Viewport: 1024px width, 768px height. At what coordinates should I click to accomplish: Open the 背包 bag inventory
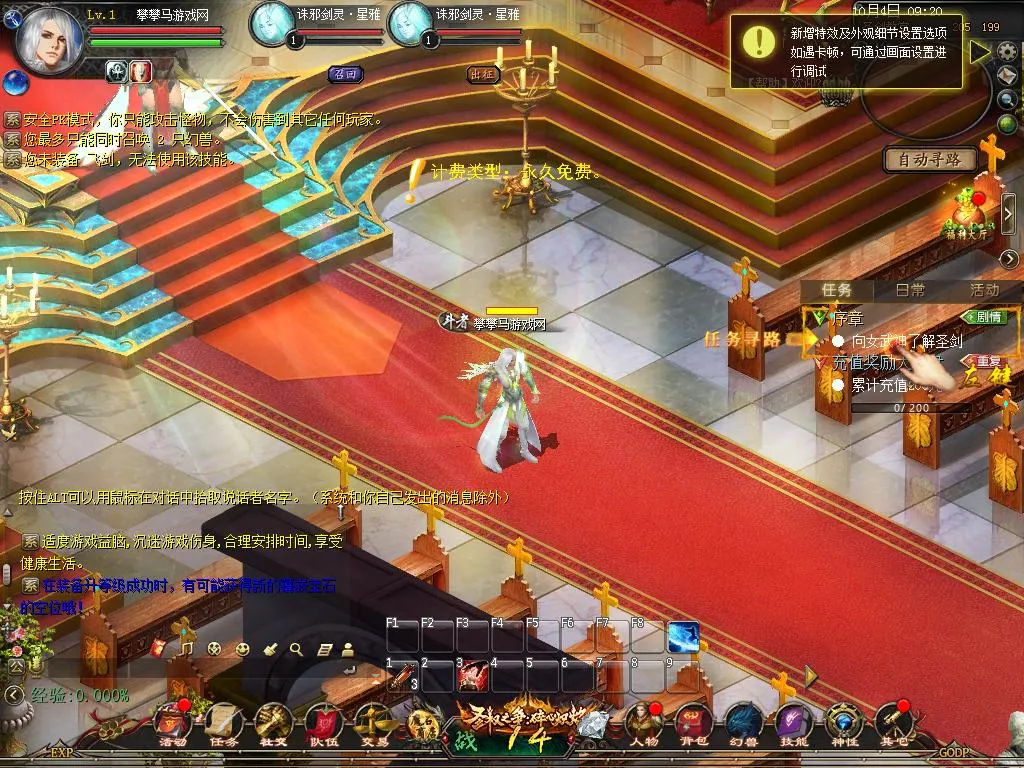691,722
